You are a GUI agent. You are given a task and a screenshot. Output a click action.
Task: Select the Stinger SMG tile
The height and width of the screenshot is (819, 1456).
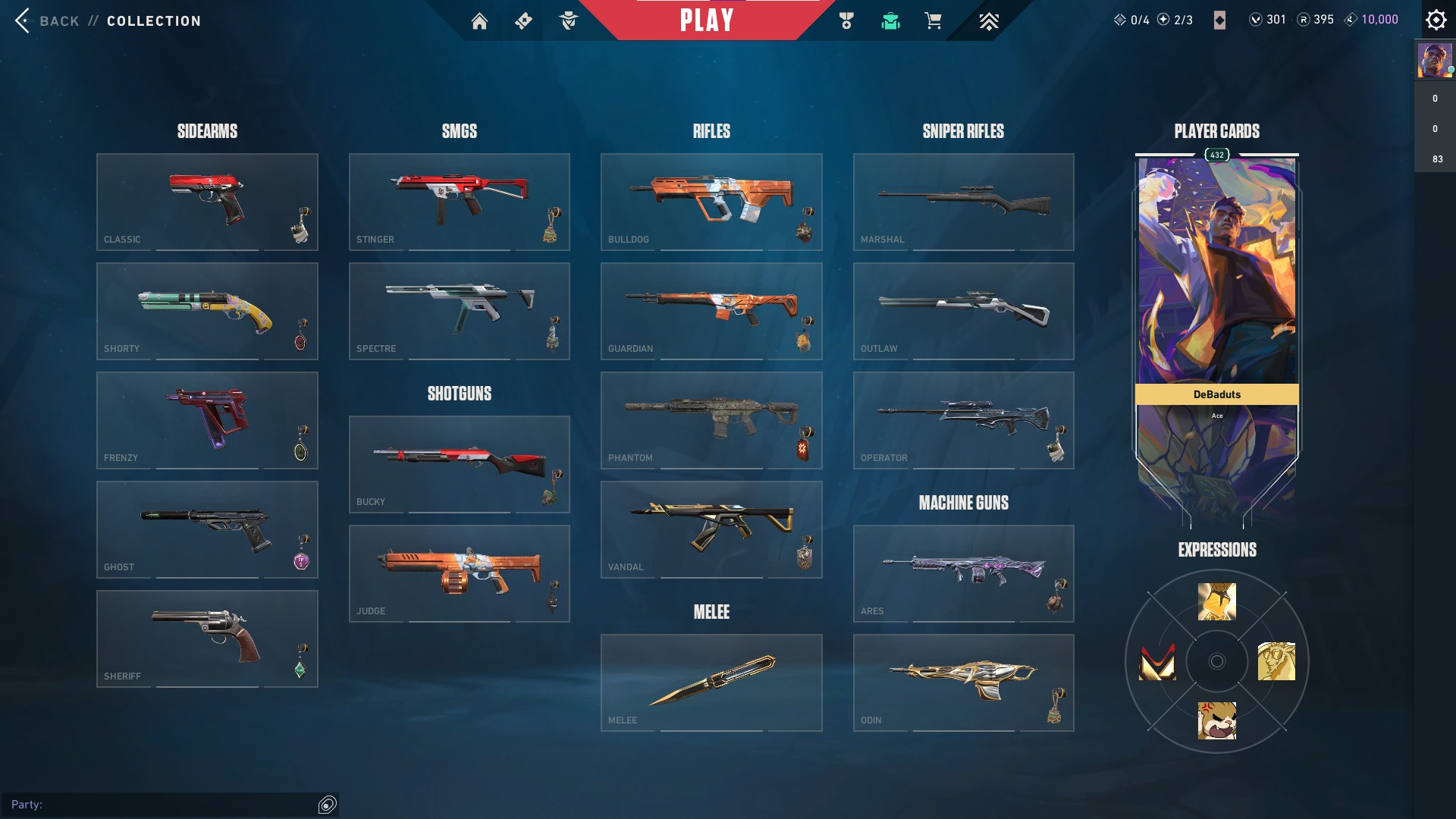[459, 202]
